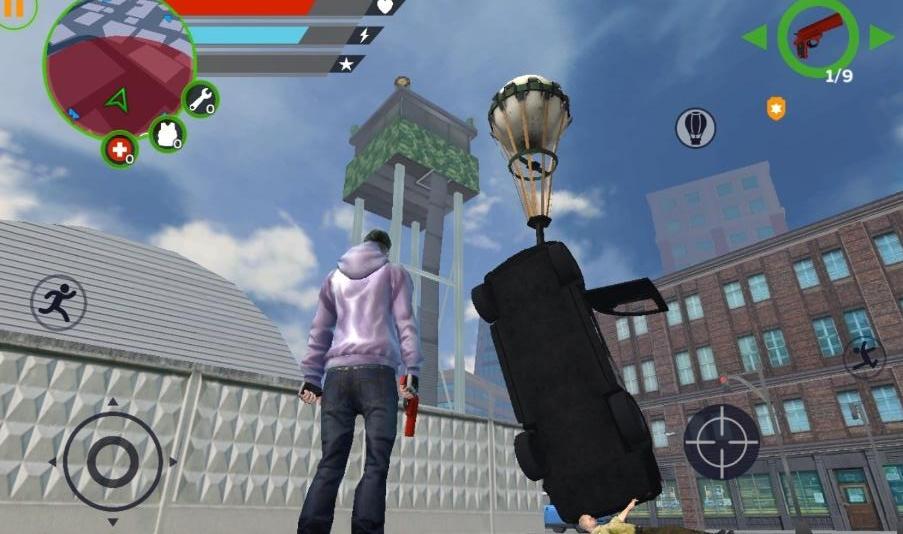This screenshot has width=903, height=534.
Task: Toggle sprint with the running man button
Action: coord(58,301)
